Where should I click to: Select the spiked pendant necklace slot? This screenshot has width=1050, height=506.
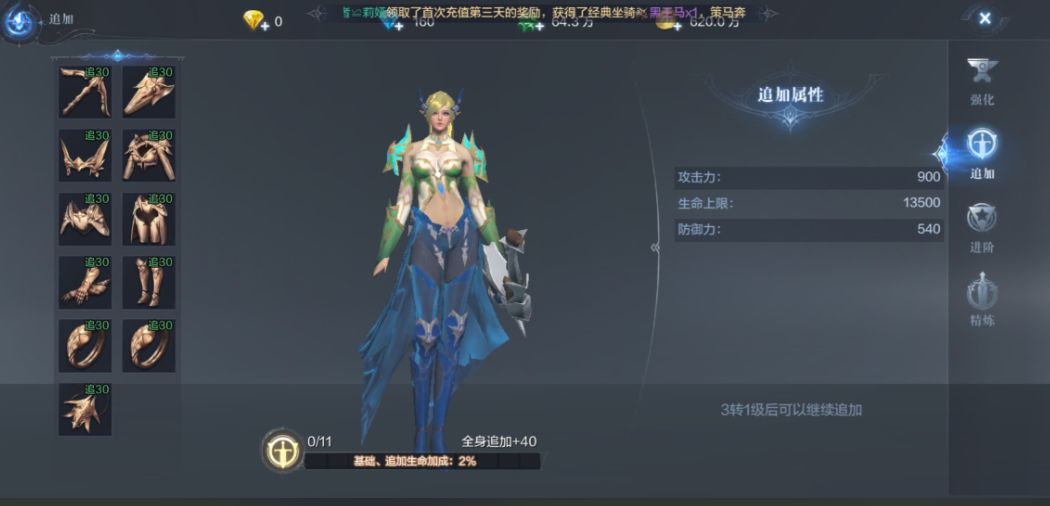click(85, 409)
